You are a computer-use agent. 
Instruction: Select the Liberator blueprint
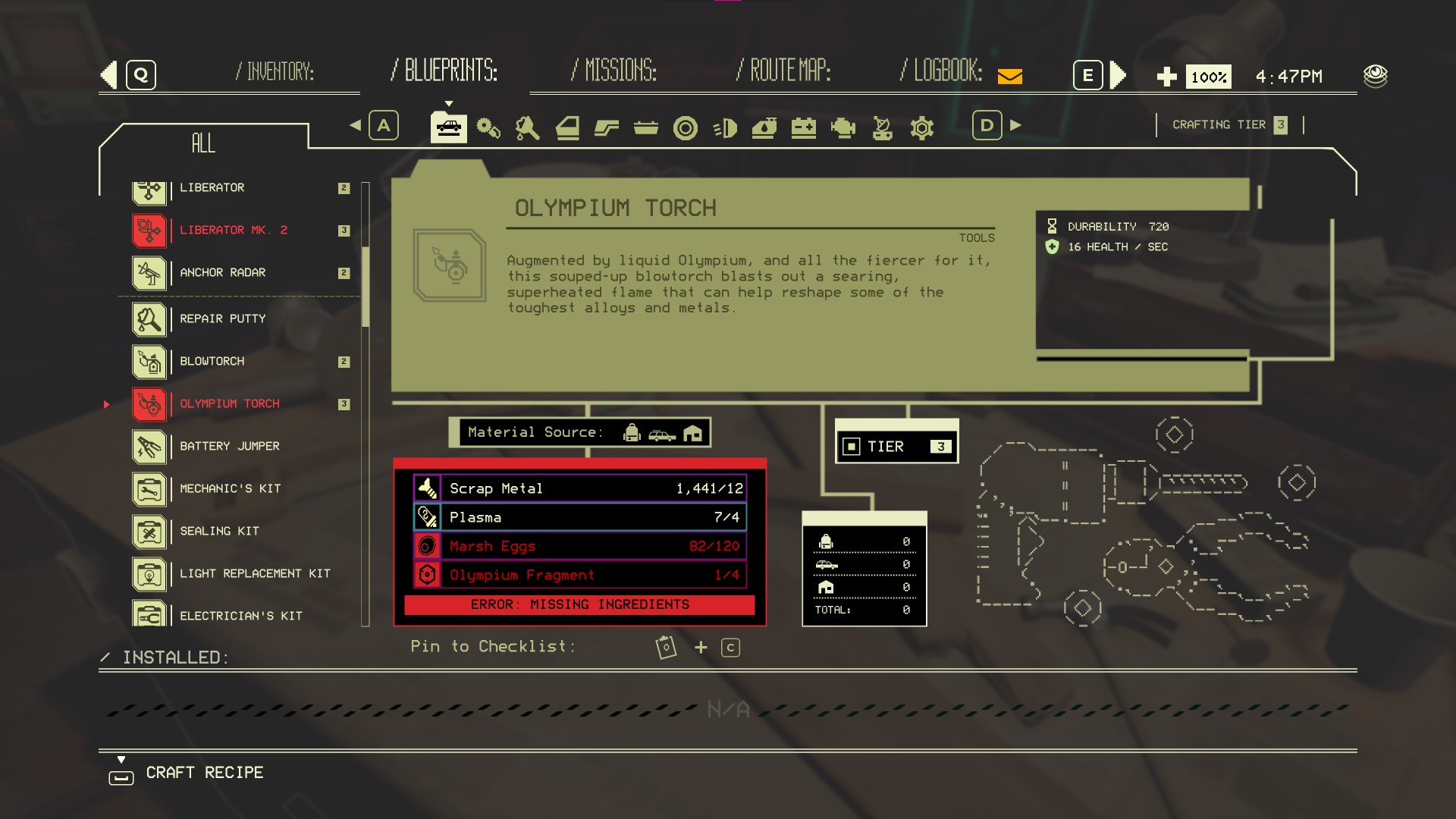pos(212,188)
